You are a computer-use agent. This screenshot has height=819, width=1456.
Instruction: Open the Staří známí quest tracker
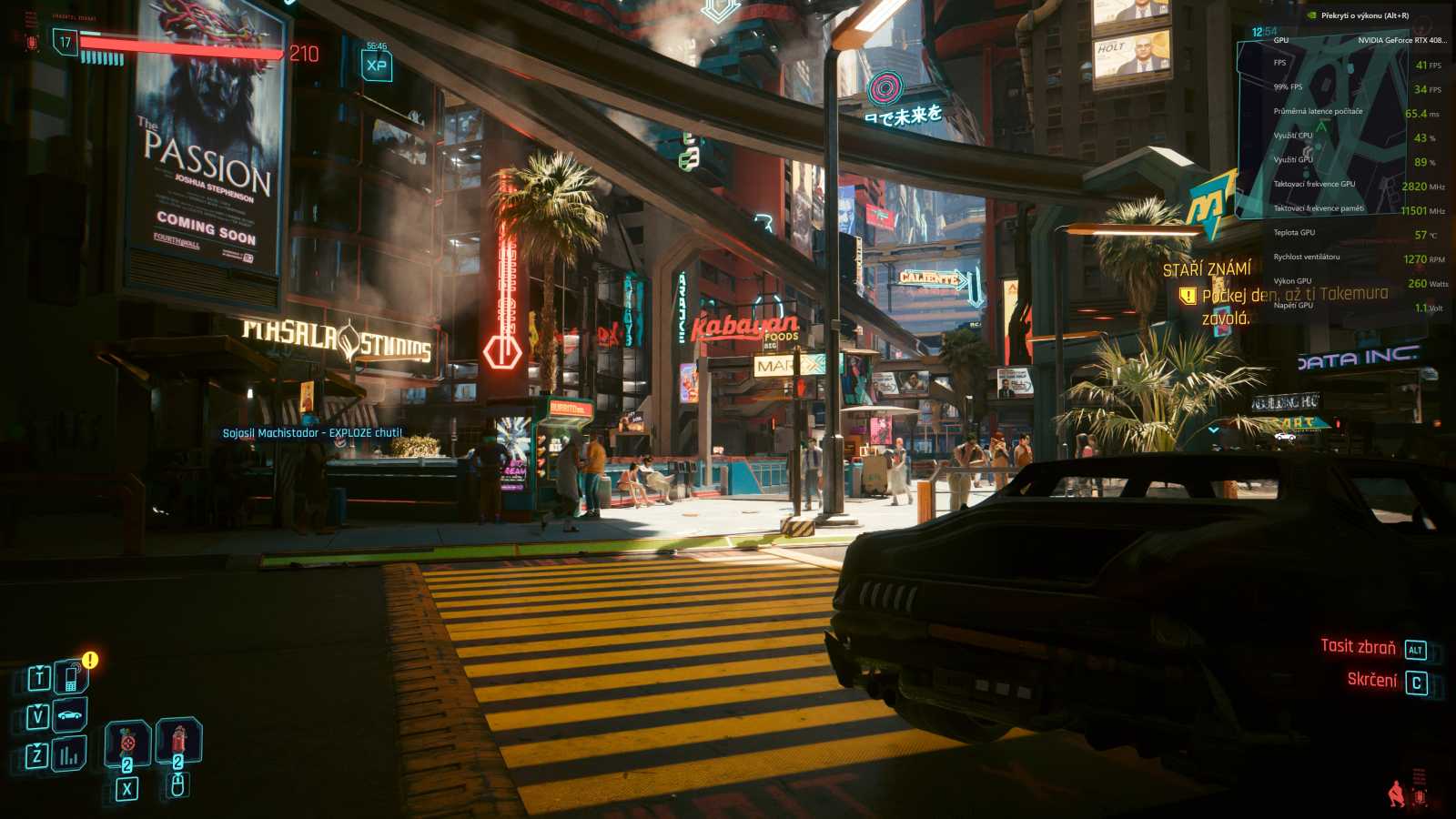pos(1207,269)
